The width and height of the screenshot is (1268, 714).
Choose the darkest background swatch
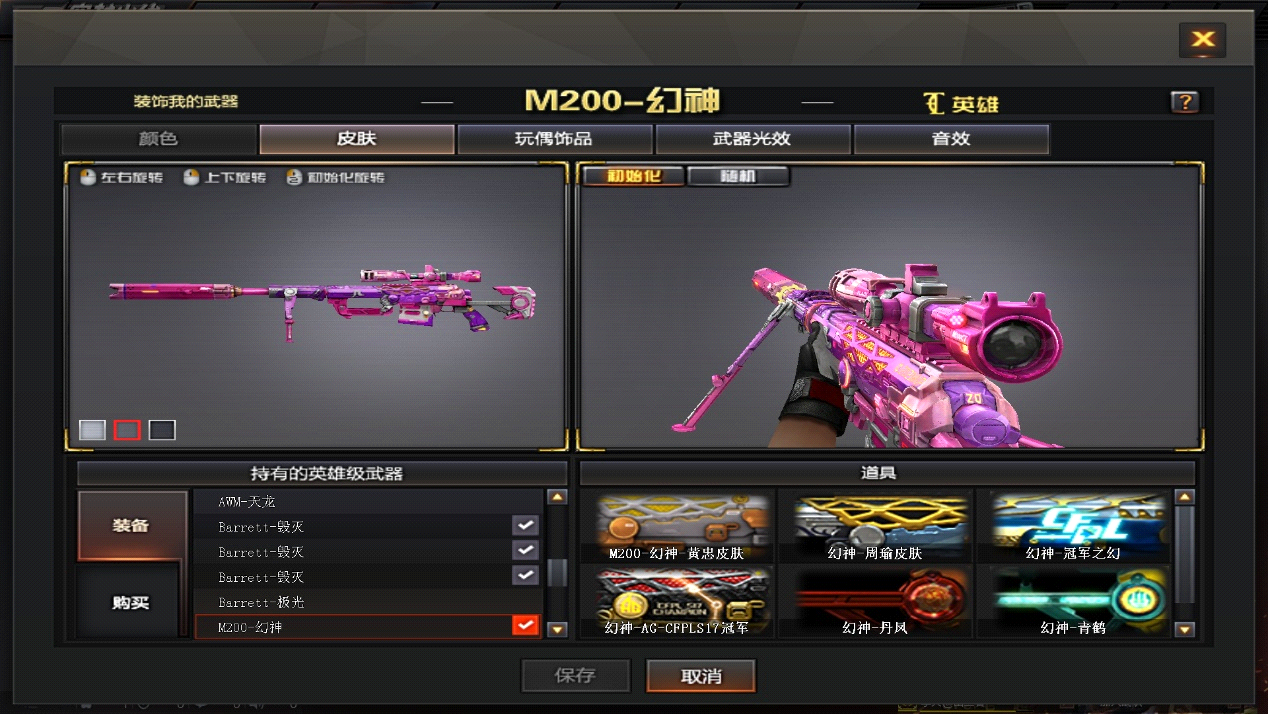[162, 430]
